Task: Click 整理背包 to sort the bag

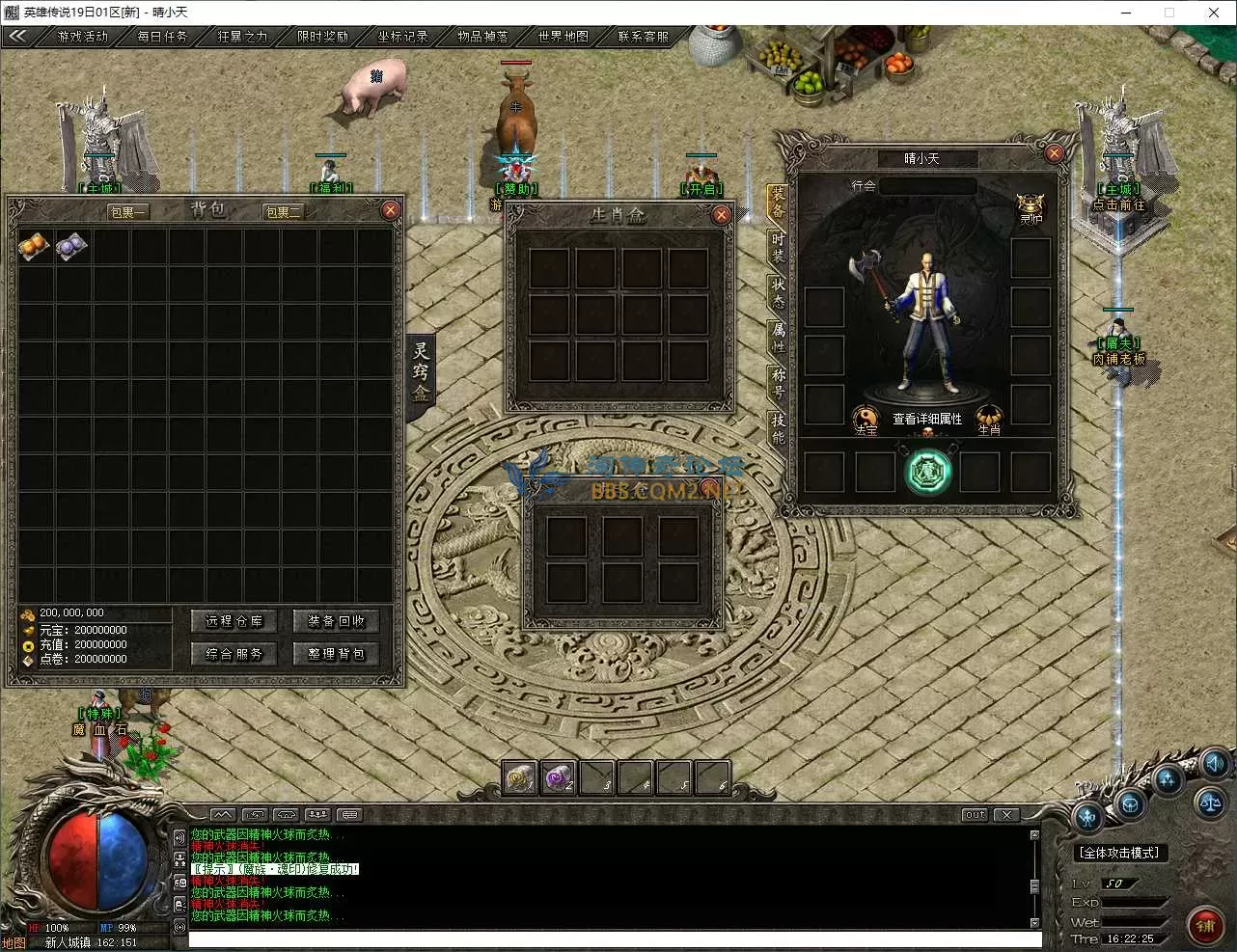Action: pyautogui.click(x=336, y=654)
